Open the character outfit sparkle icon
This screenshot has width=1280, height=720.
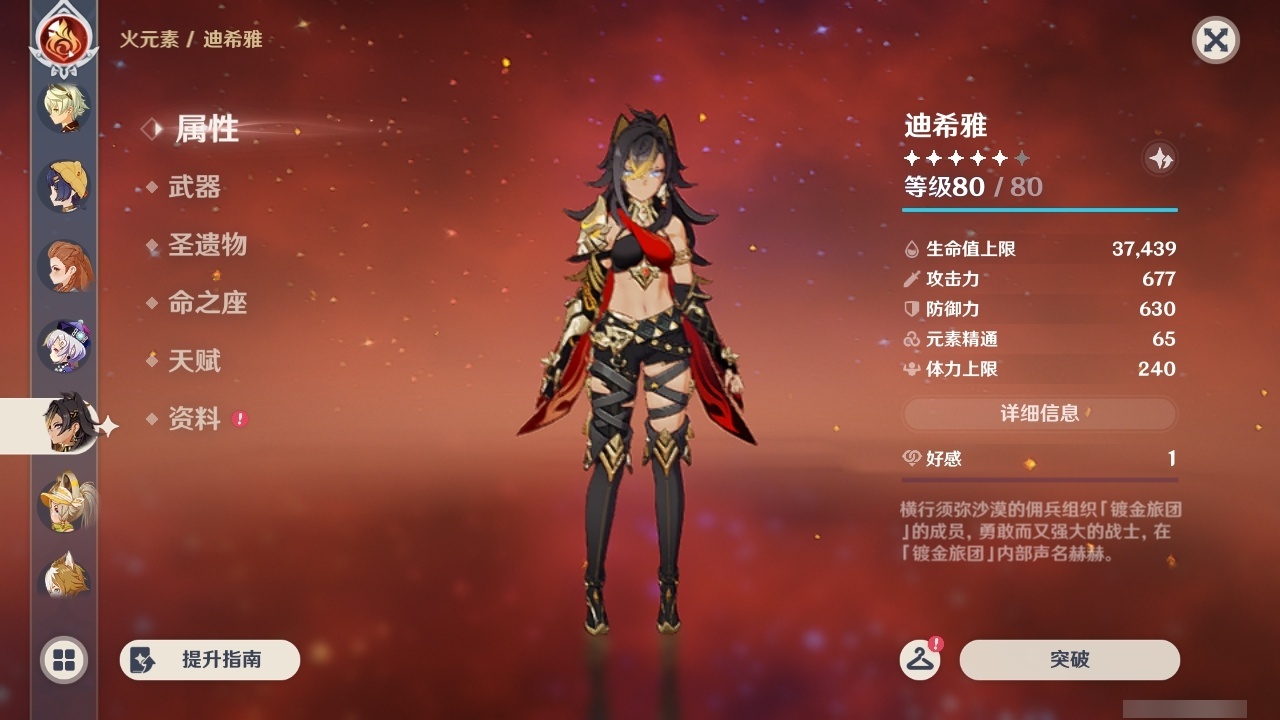1158,158
